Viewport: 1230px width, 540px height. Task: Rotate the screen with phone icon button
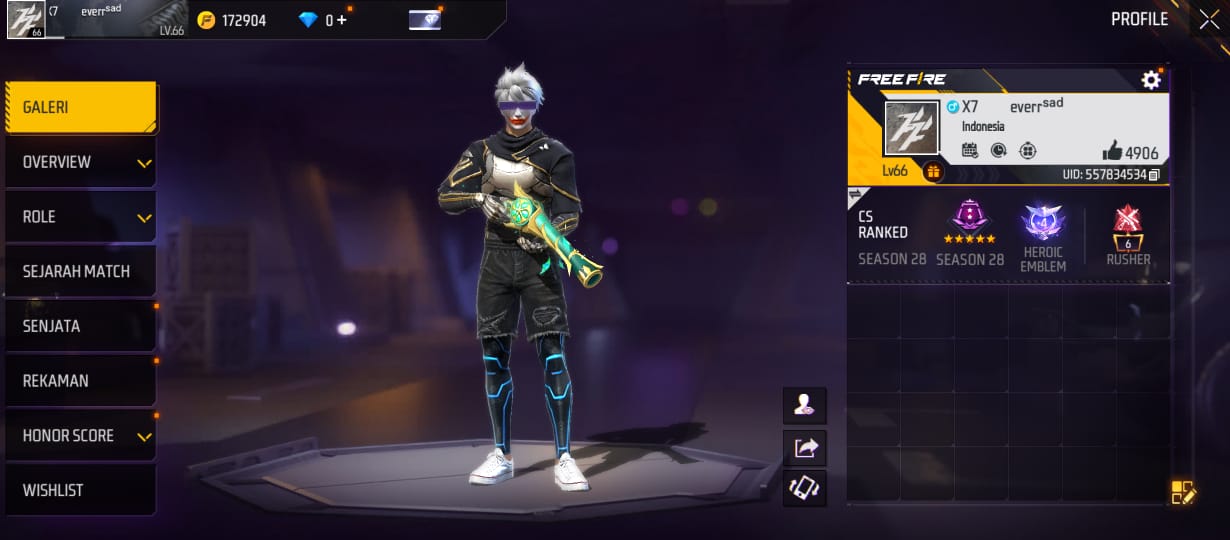805,488
